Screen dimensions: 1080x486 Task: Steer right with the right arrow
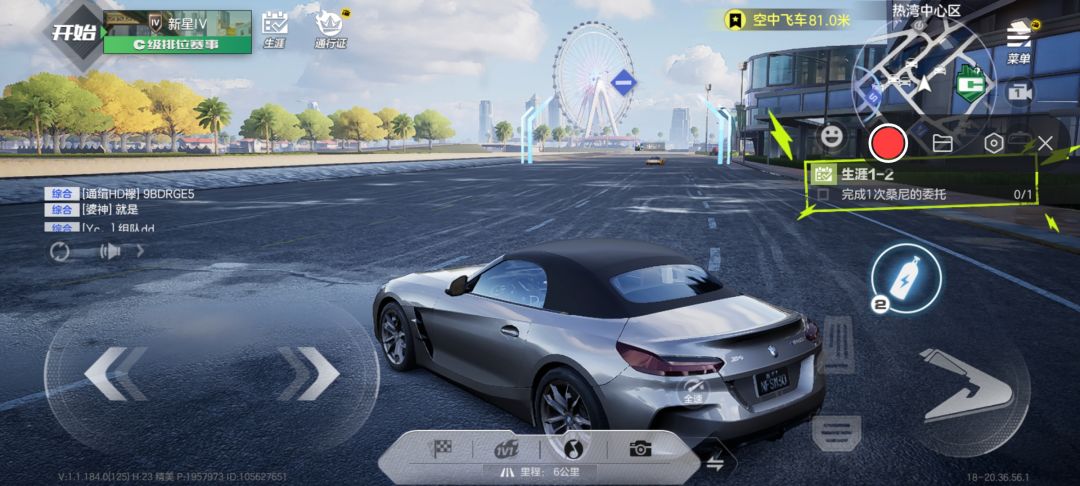(x=308, y=374)
